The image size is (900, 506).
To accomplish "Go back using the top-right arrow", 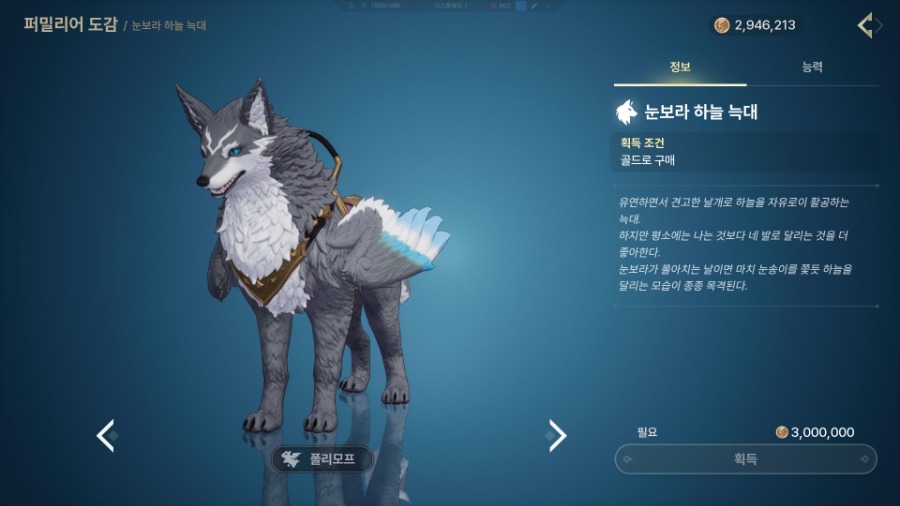I will [x=867, y=25].
